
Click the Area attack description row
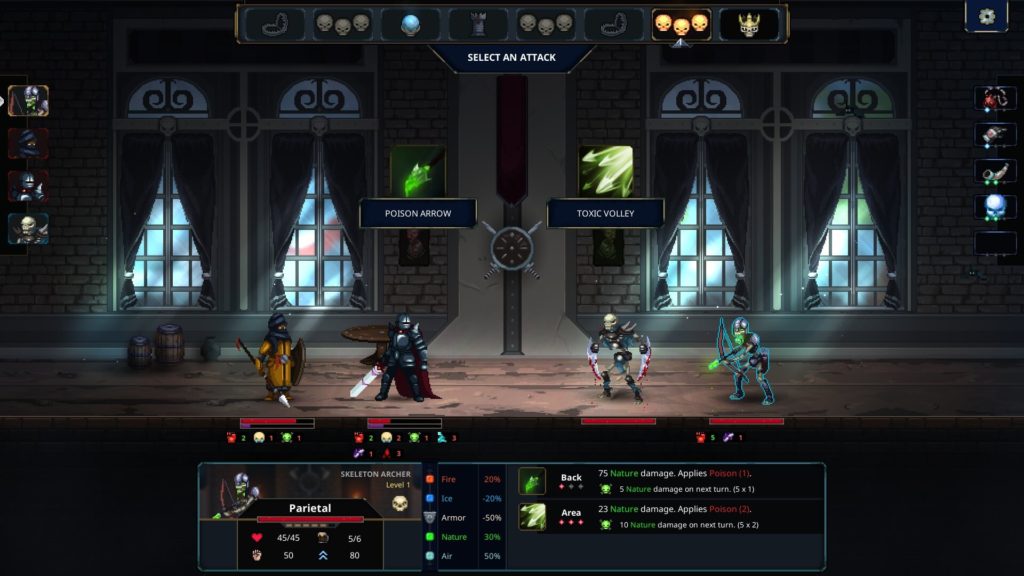pos(670,516)
